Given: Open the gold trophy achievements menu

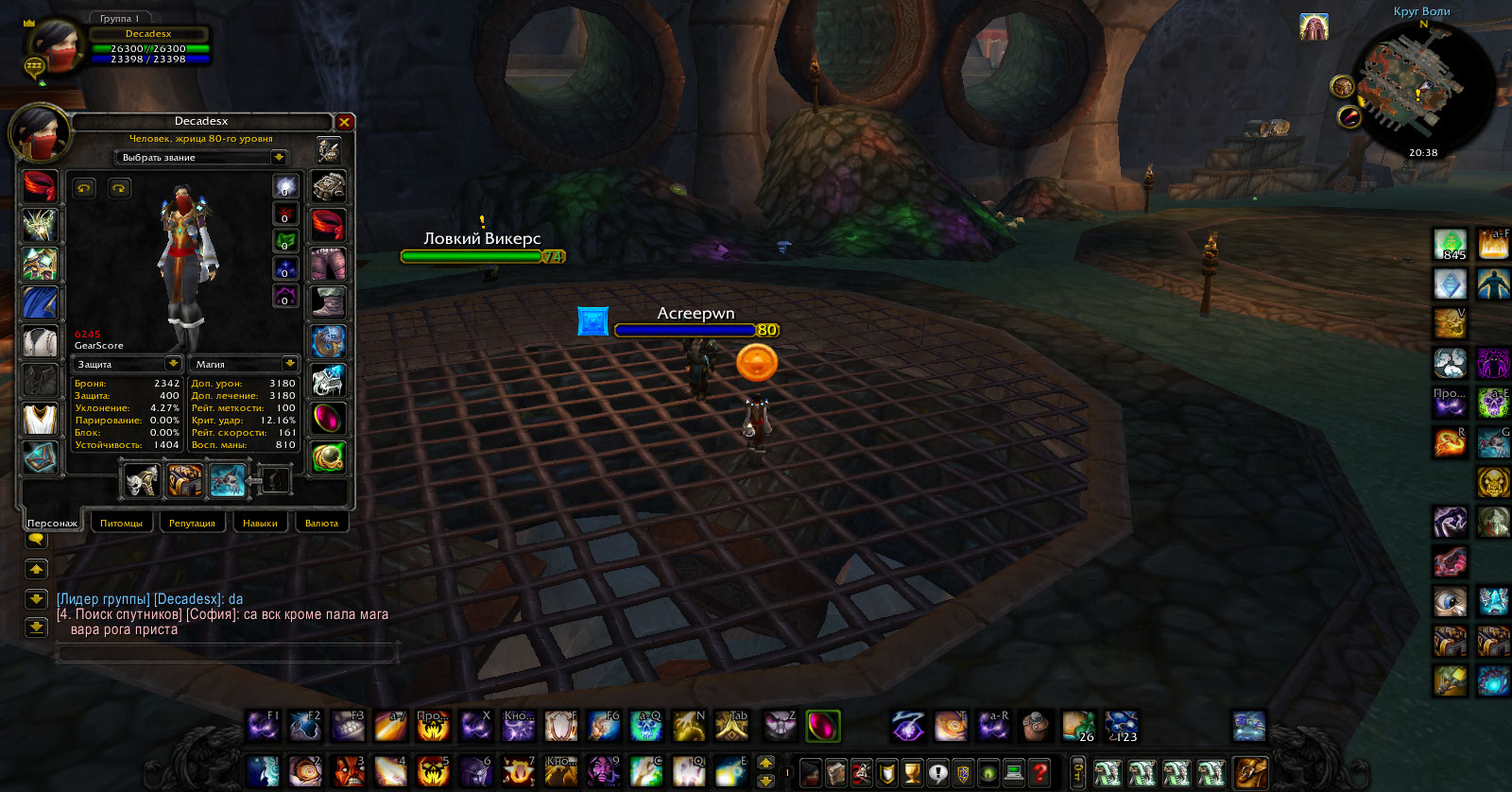Looking at the screenshot, I should (x=911, y=773).
